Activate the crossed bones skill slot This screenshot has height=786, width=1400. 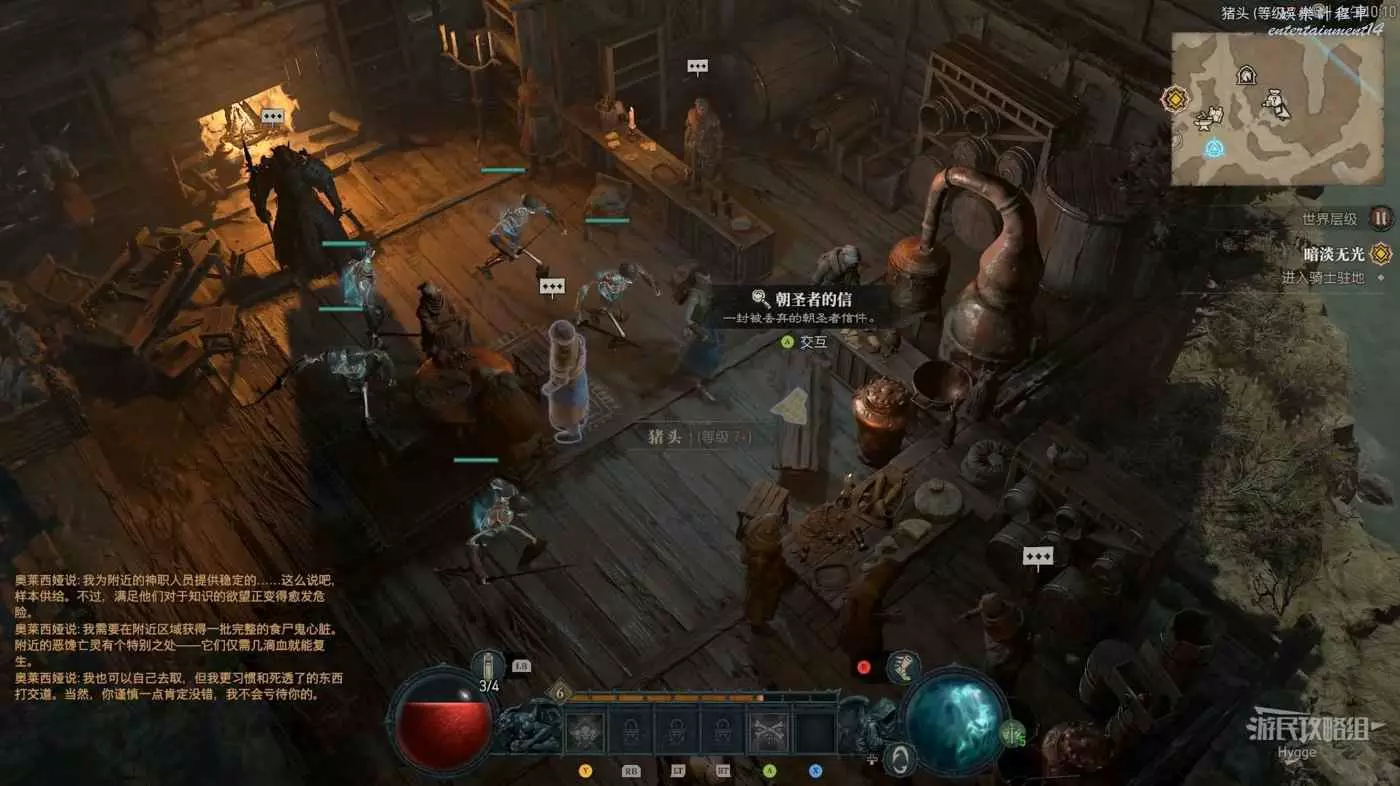(769, 733)
